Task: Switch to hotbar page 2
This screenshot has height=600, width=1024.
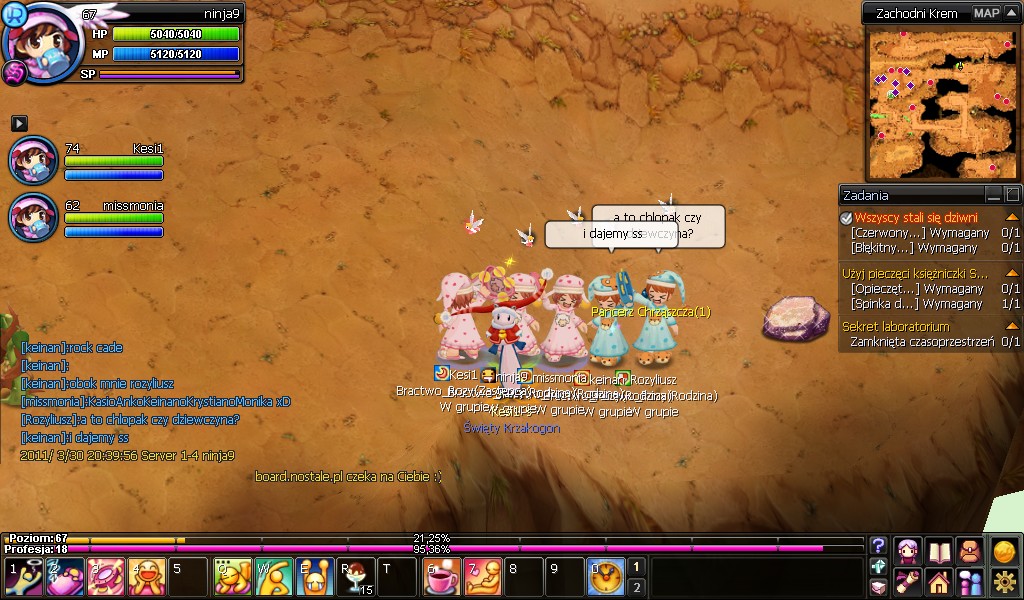Action: [x=637, y=587]
